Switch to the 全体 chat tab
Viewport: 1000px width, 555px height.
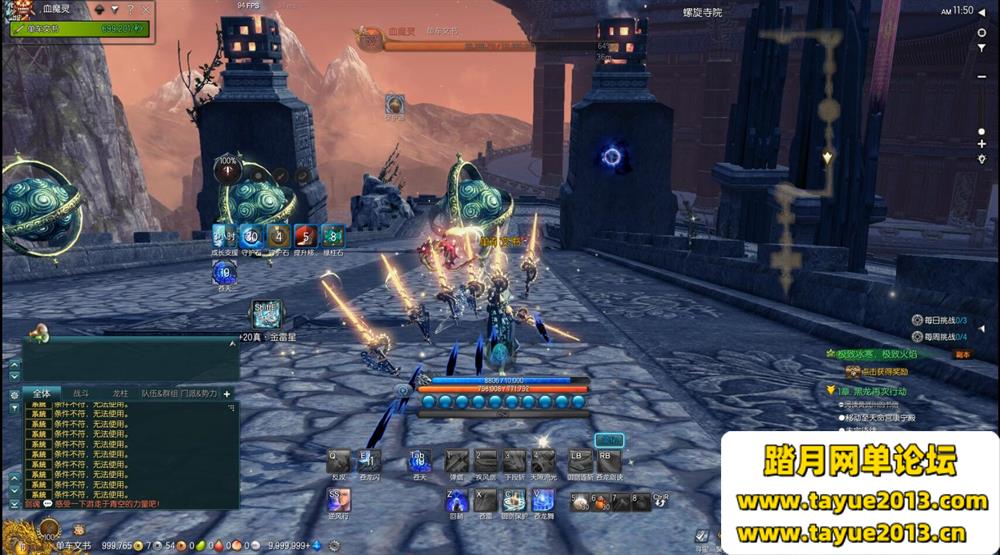41,394
